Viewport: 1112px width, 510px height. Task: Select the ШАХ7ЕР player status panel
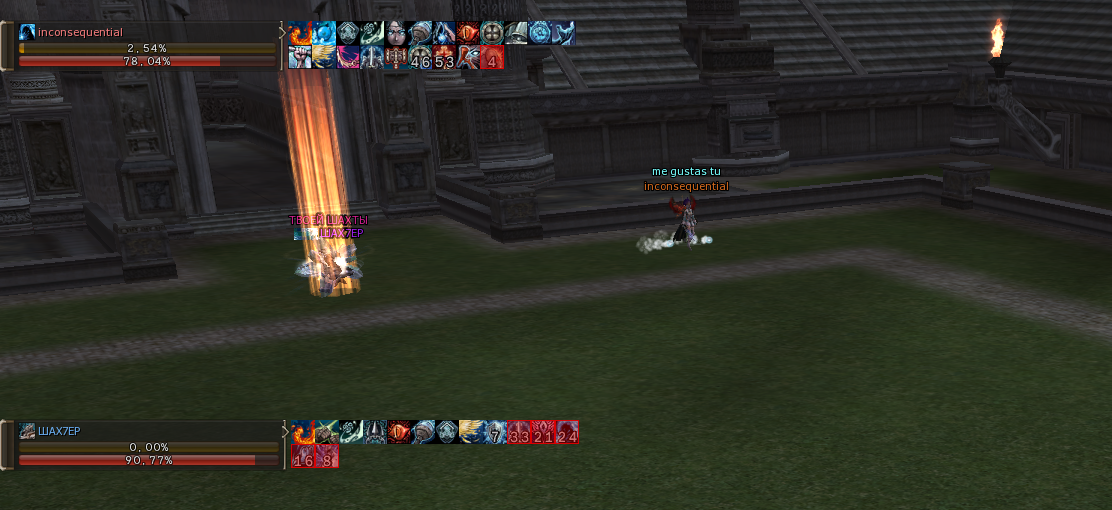[147, 446]
